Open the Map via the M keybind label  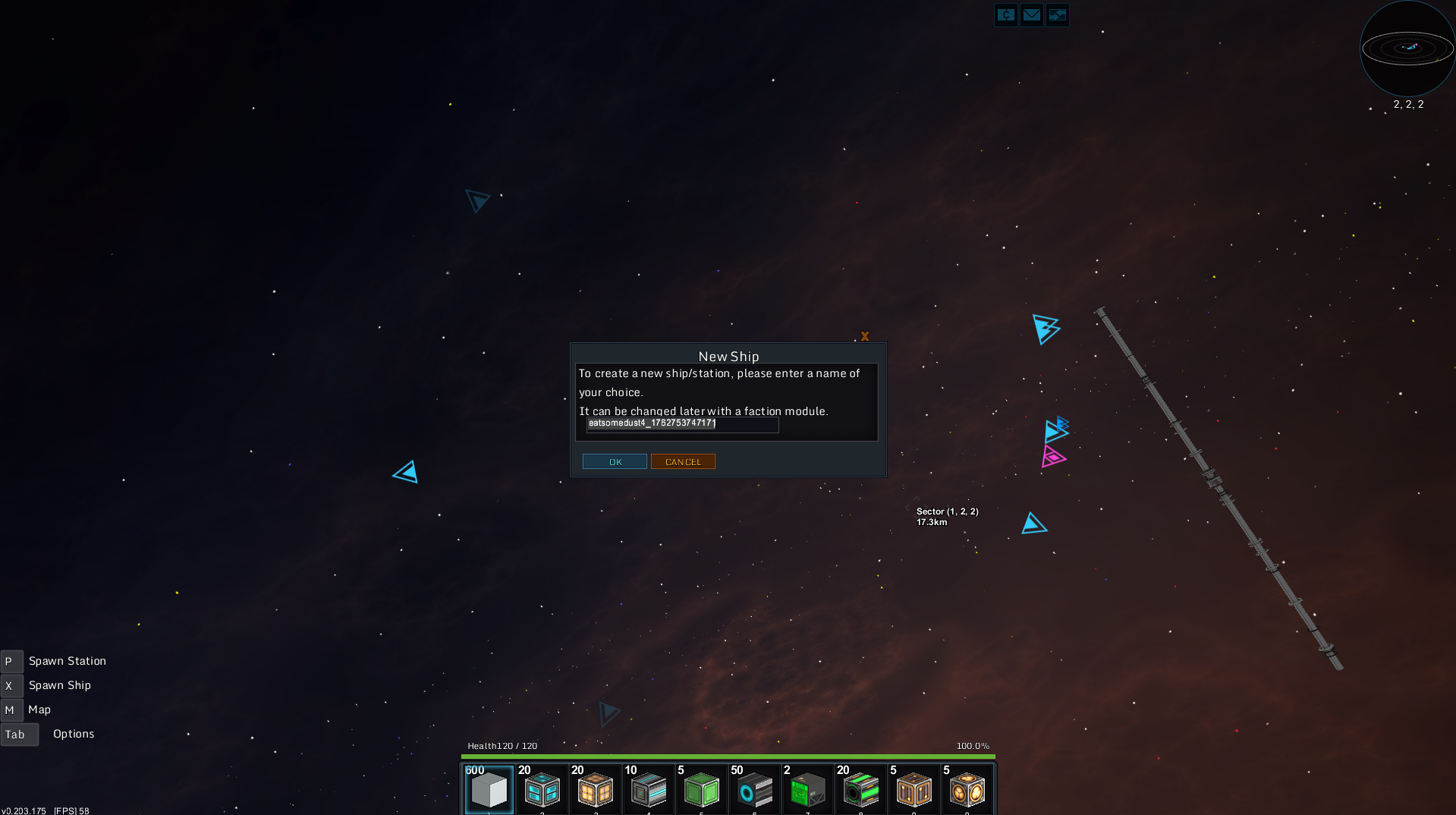point(11,710)
